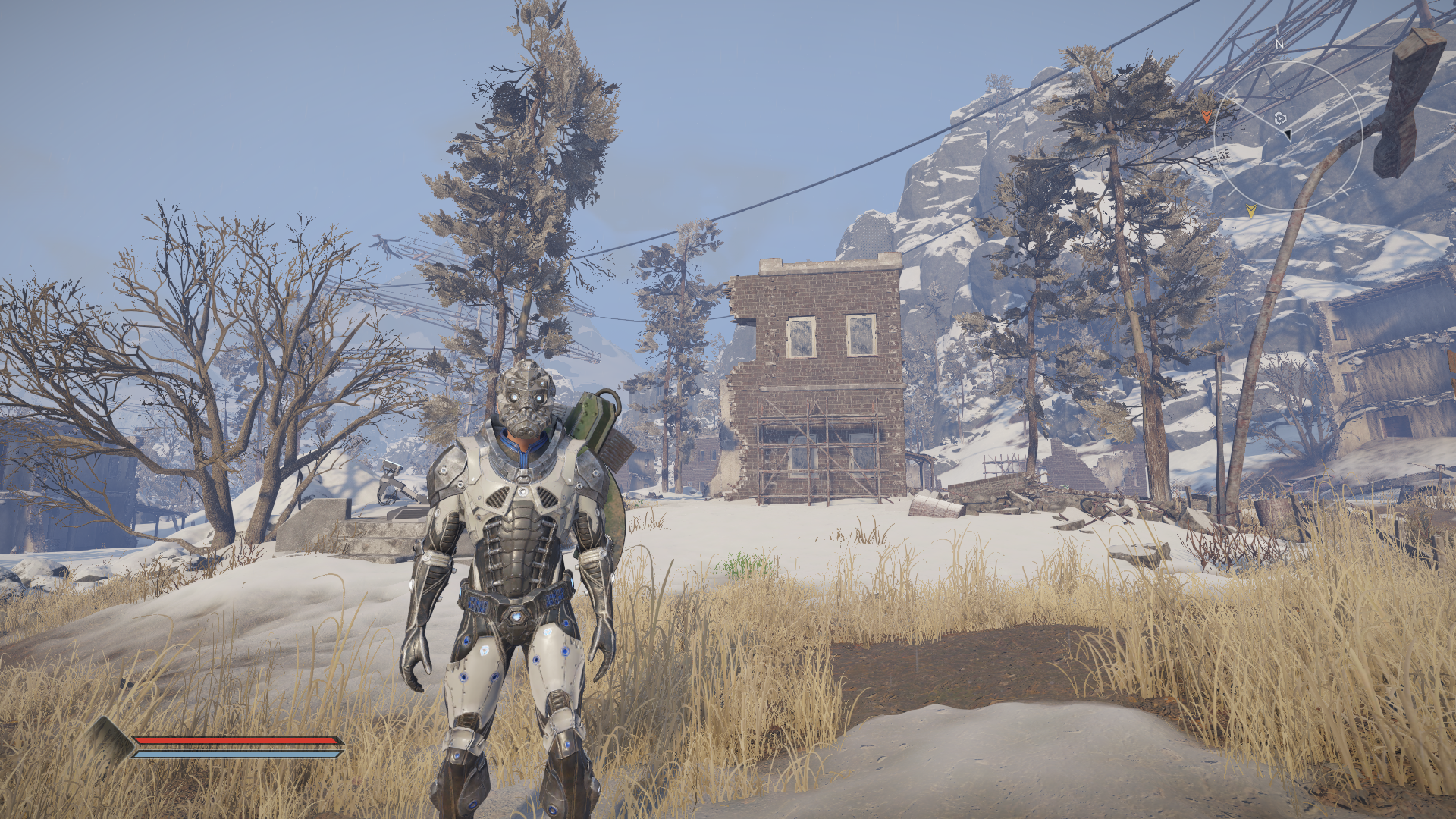Click the teleporter icon inside the radar

point(1280,118)
